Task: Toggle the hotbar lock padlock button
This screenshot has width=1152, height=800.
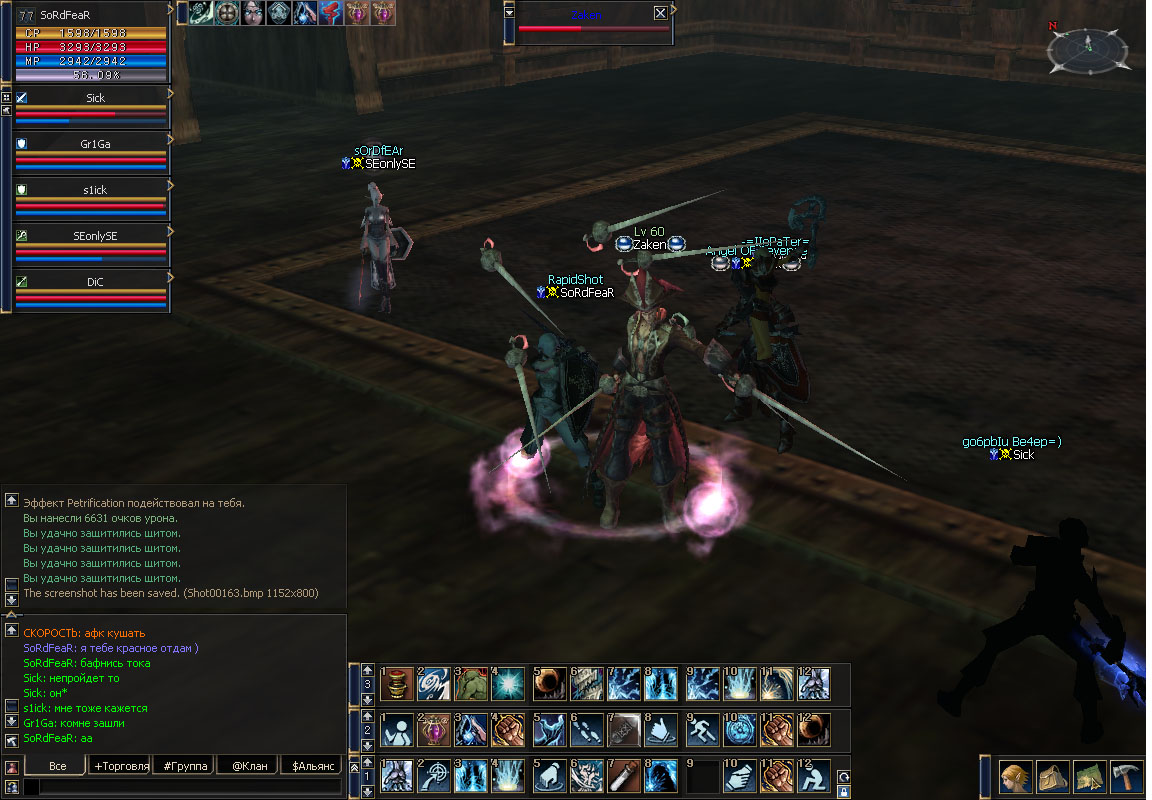Action: click(844, 791)
